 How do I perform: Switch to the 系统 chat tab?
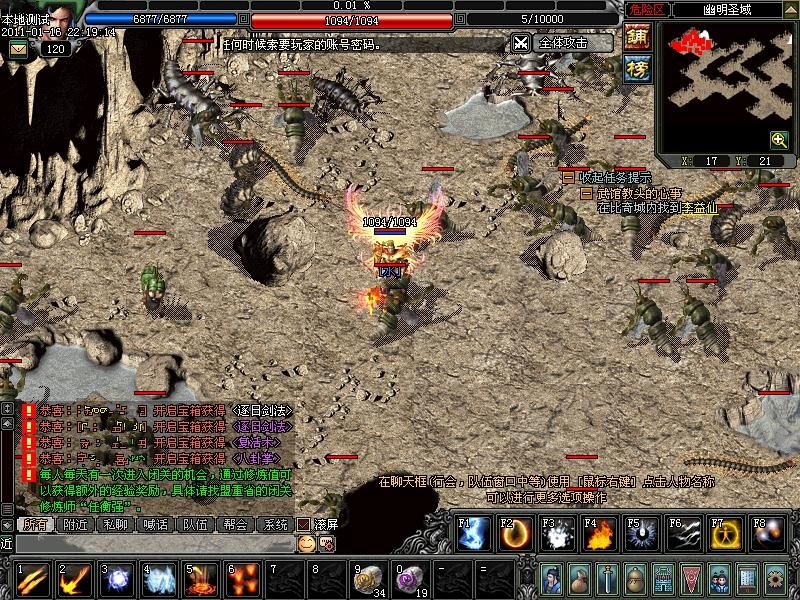coord(274,524)
